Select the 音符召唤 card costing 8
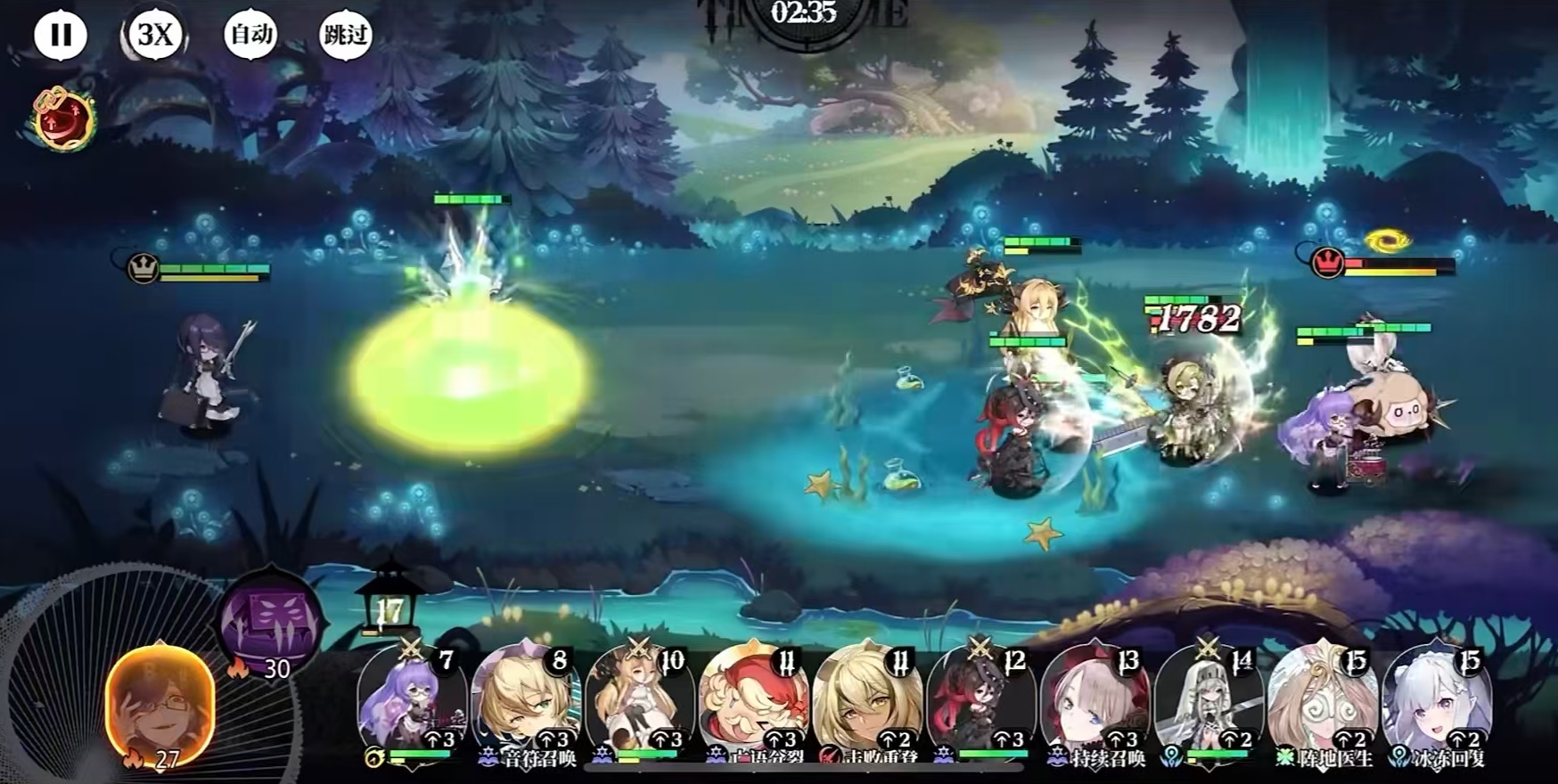This screenshot has height=784, width=1558. 526,704
